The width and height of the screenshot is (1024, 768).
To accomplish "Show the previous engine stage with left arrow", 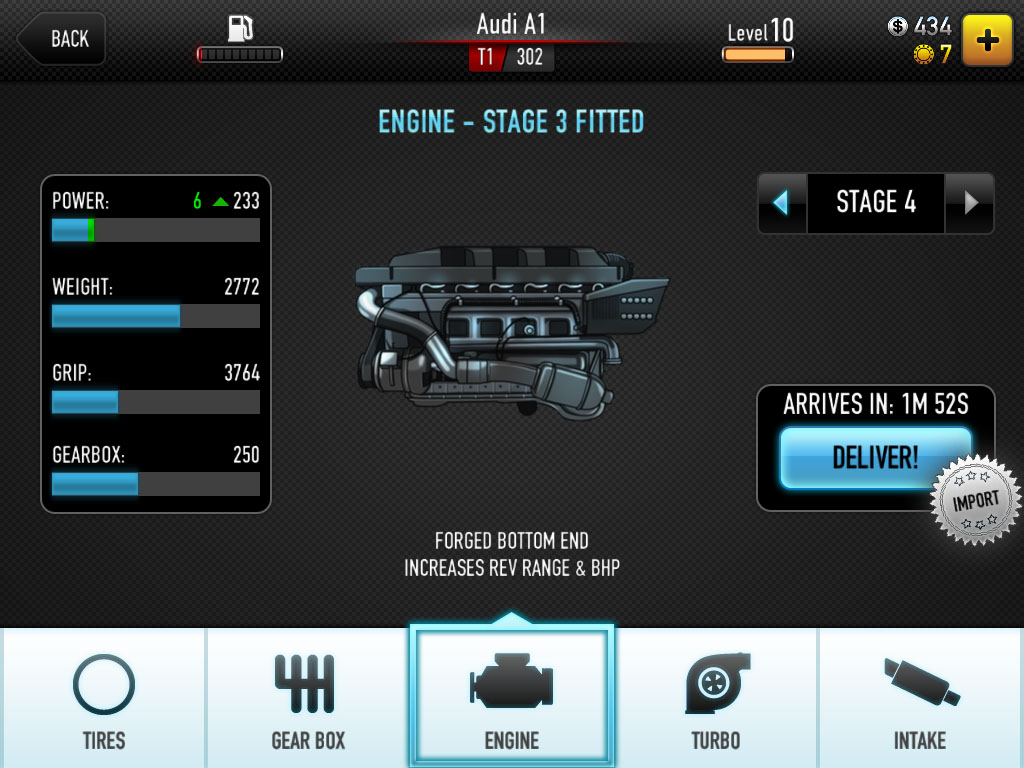I will click(781, 203).
